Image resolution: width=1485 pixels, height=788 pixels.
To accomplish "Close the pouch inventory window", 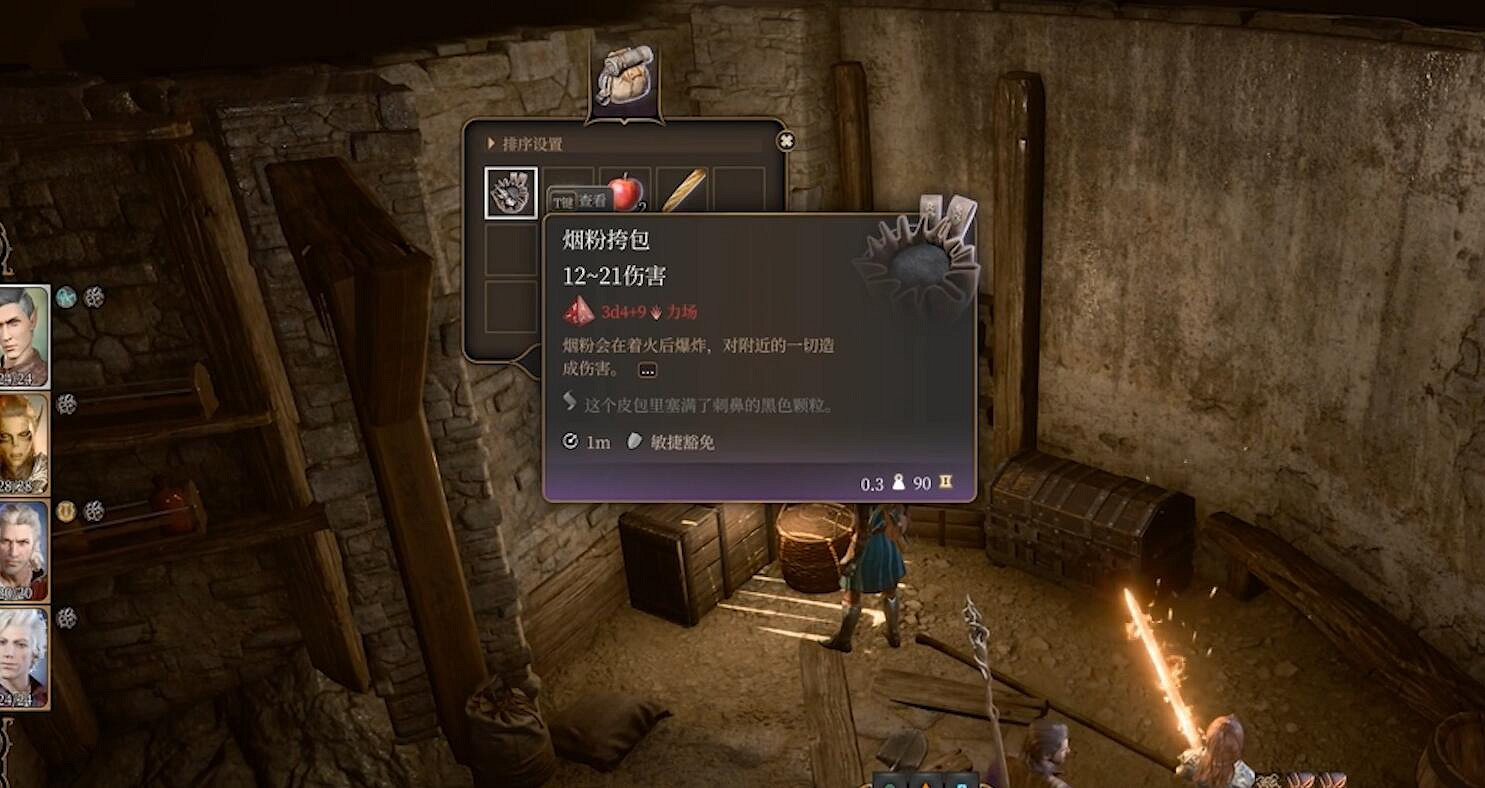I will [x=784, y=140].
